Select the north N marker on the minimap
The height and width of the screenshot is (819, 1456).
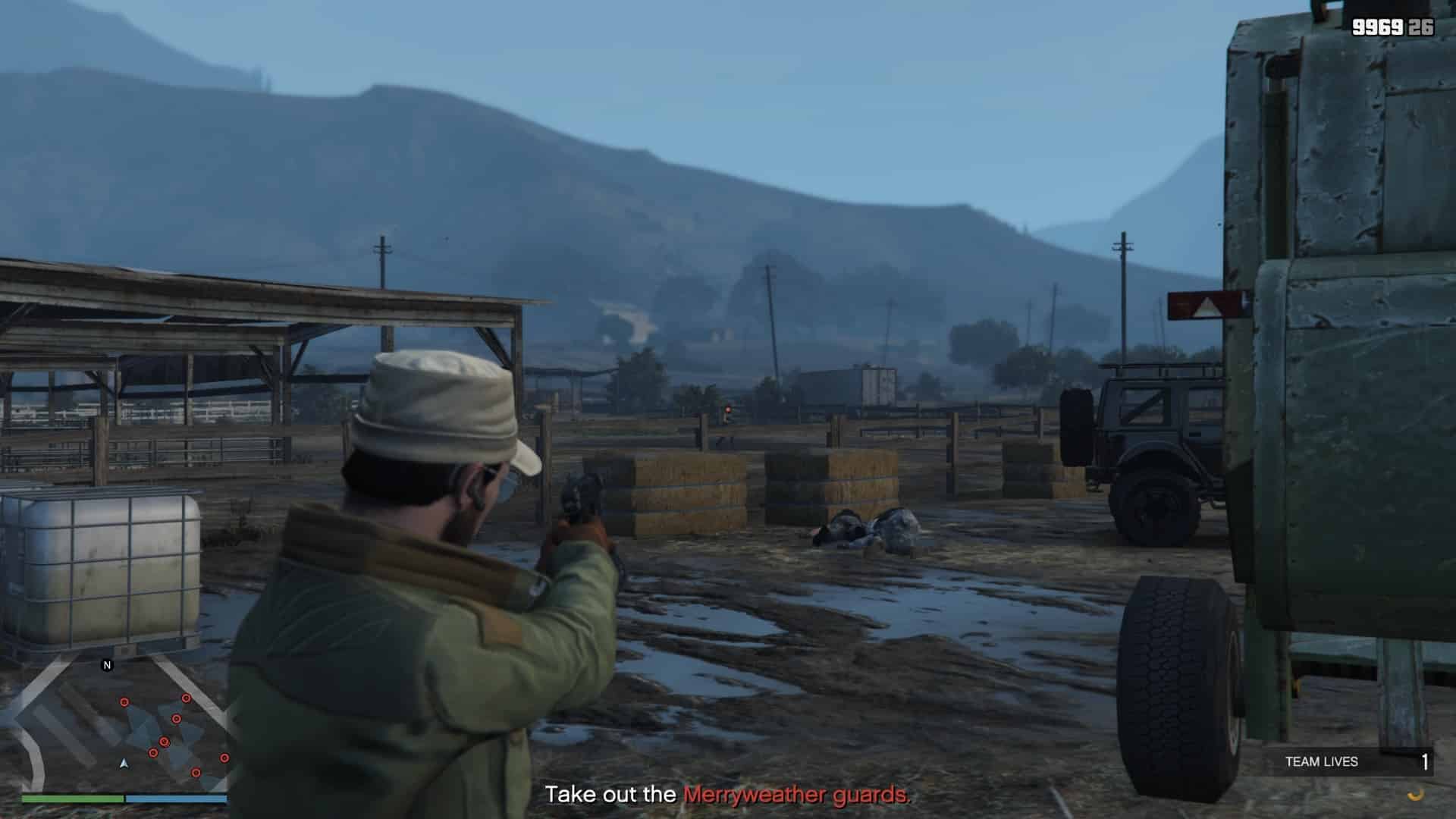[x=107, y=665]
